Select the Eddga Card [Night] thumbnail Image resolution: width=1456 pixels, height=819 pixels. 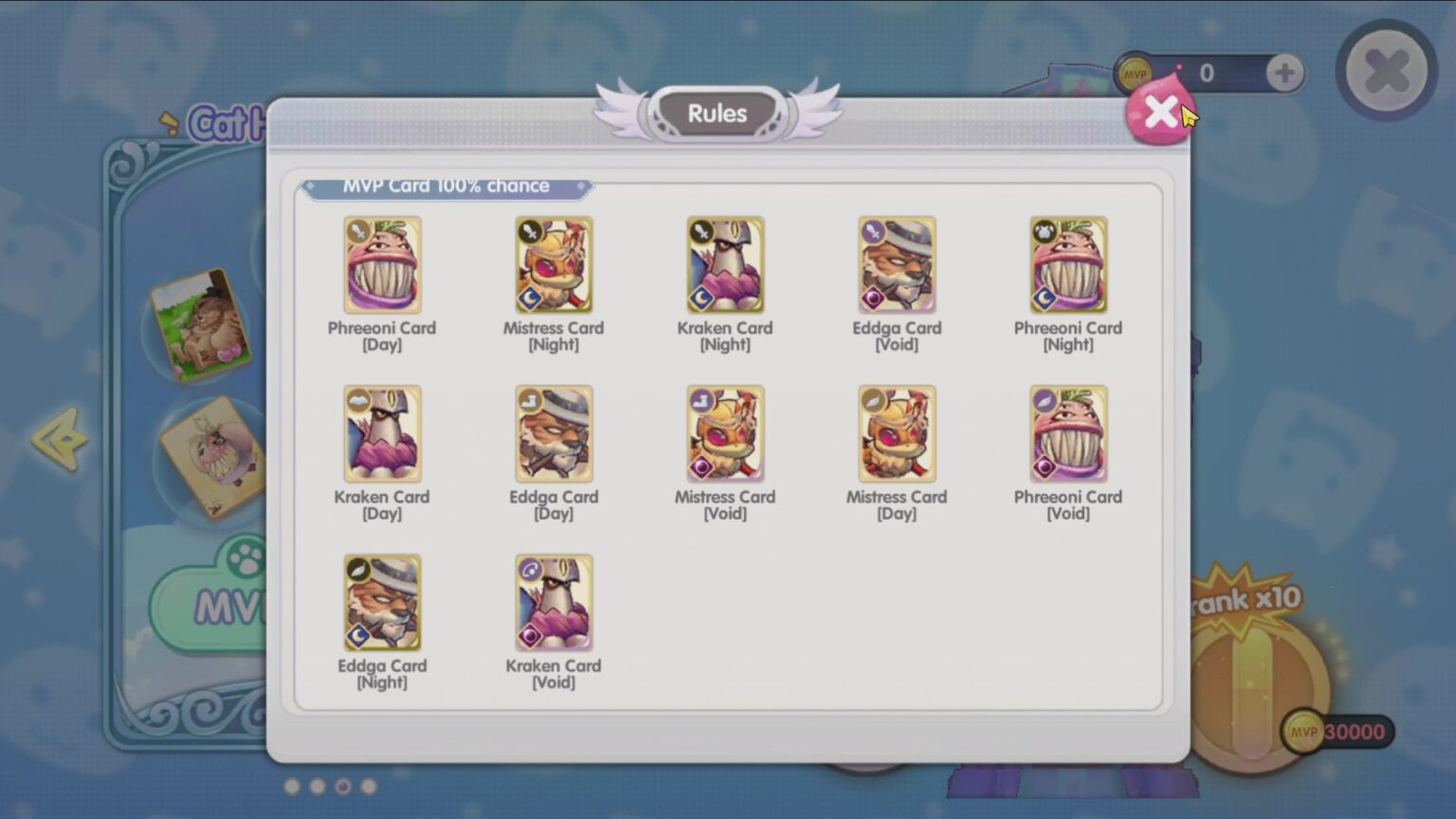click(x=383, y=602)
